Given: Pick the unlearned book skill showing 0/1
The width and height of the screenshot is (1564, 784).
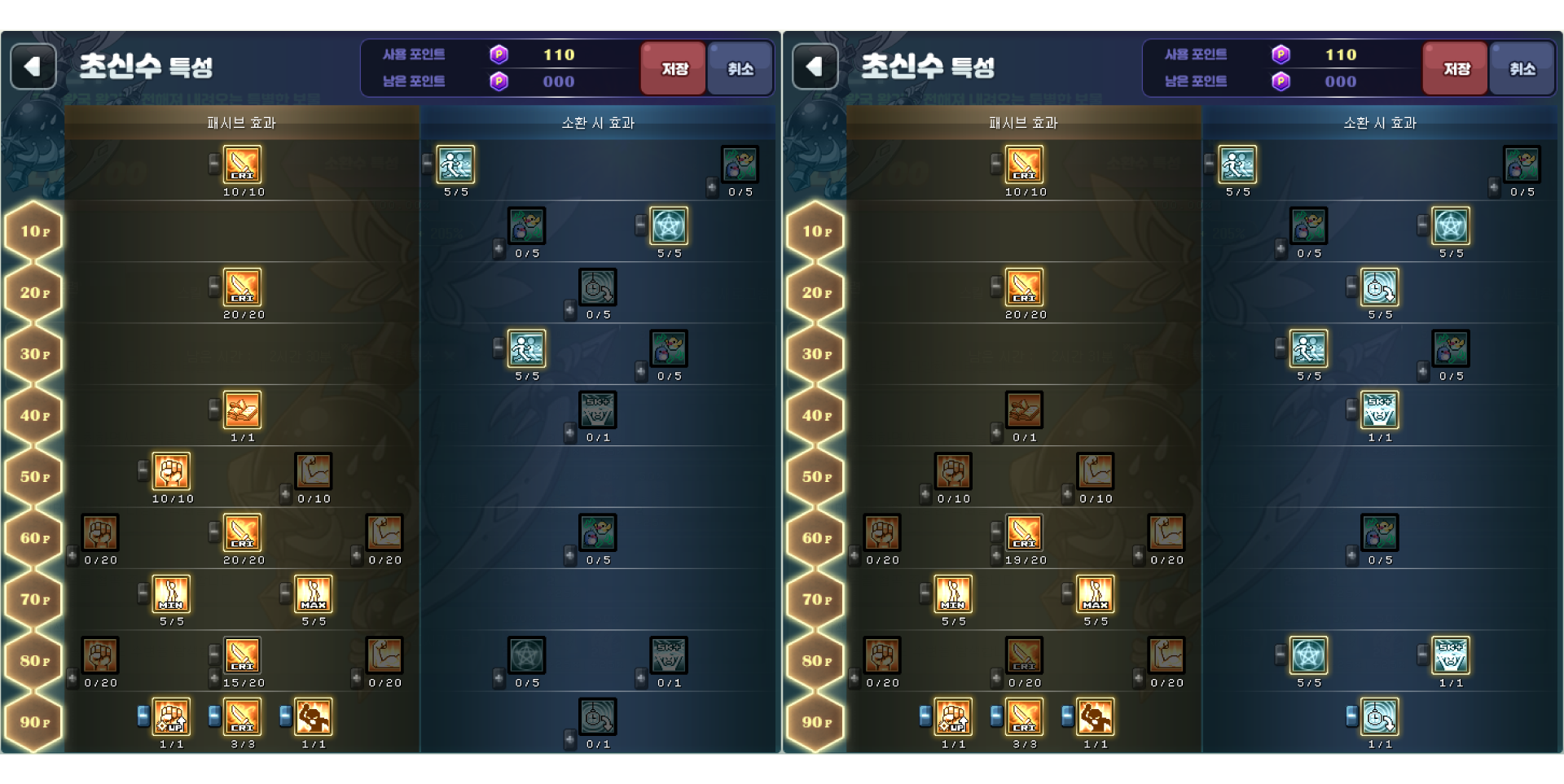Looking at the screenshot, I should click(1024, 410).
